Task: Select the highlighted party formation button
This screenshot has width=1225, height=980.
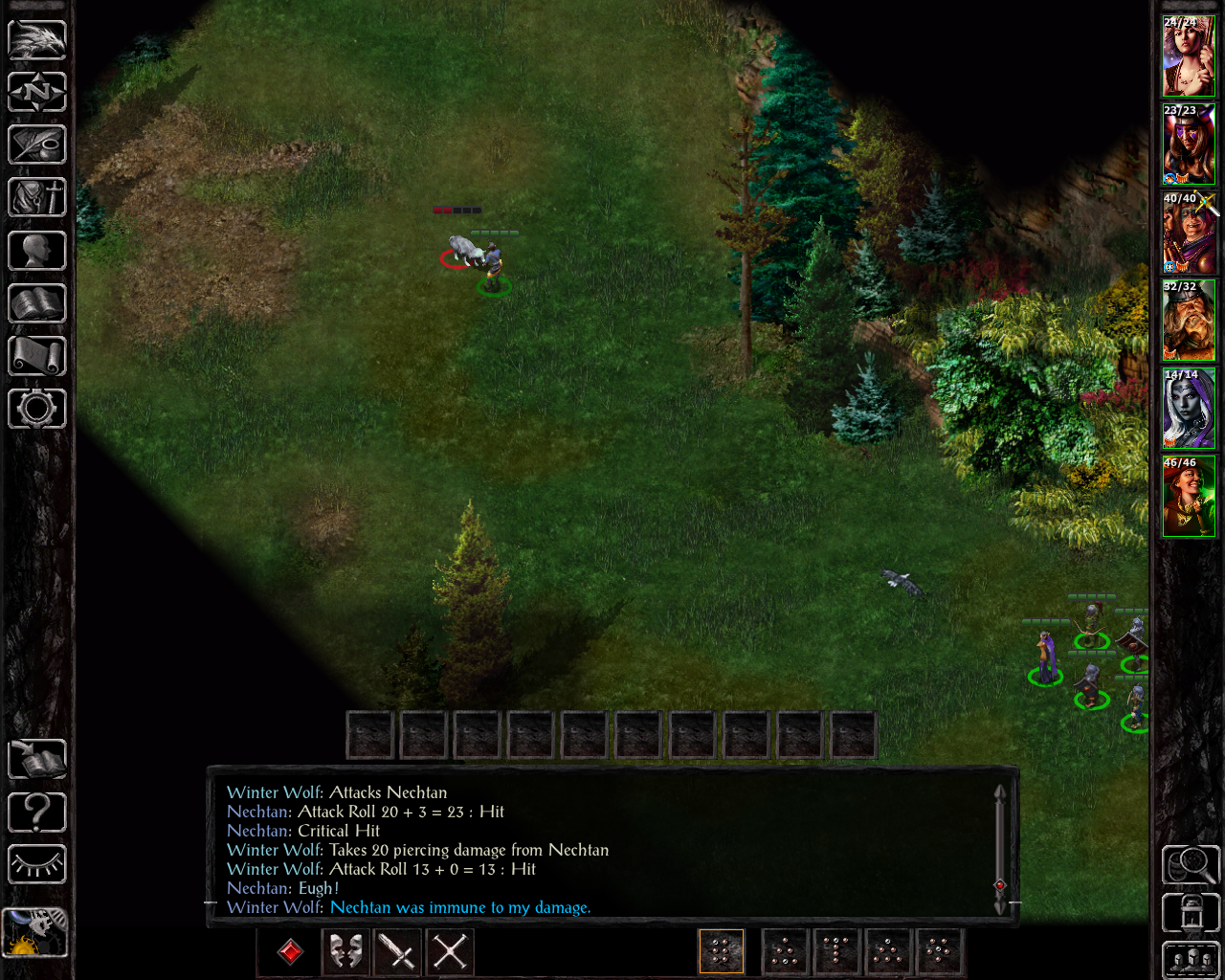Action: [722, 952]
